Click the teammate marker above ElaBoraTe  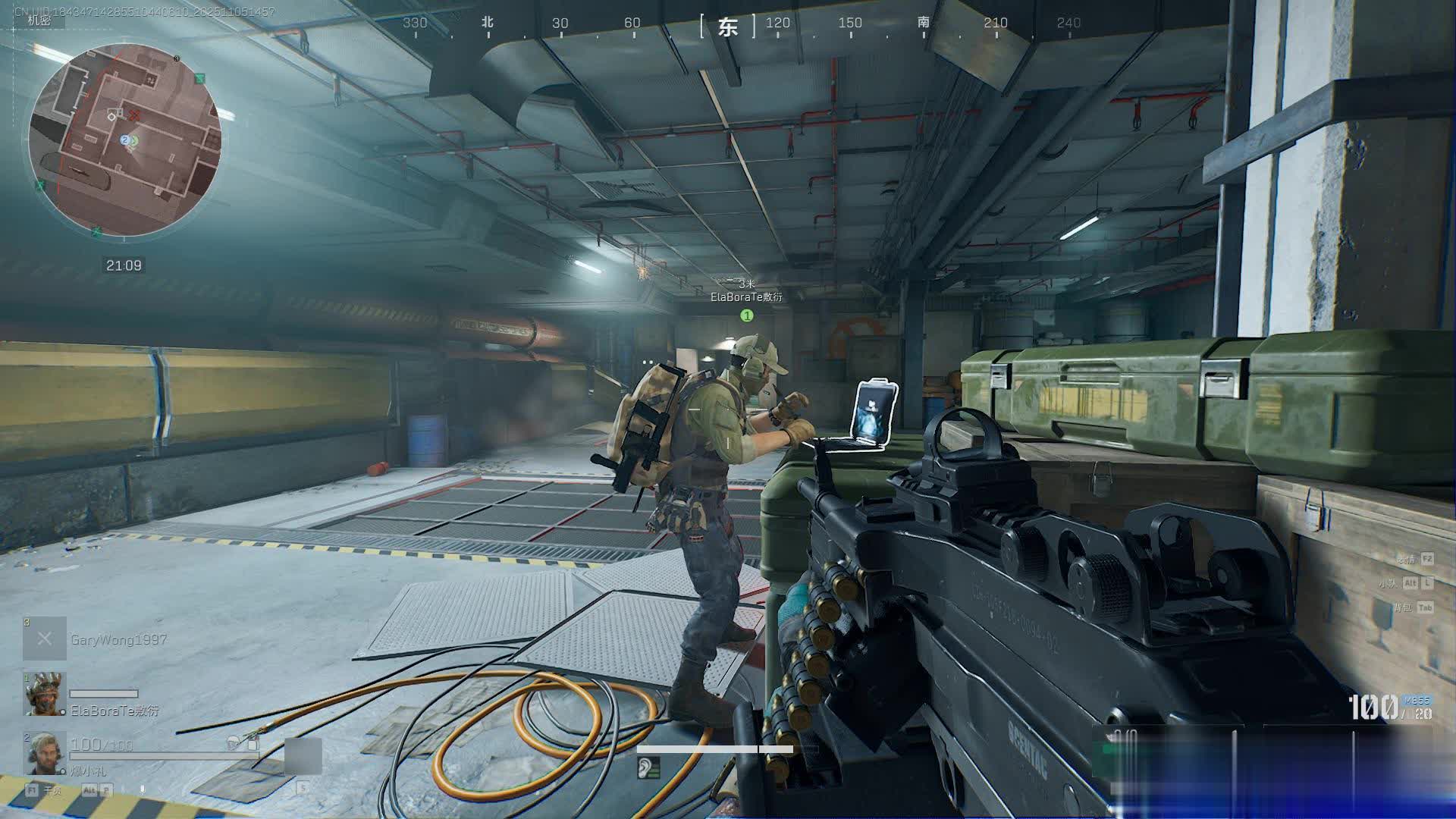(747, 315)
